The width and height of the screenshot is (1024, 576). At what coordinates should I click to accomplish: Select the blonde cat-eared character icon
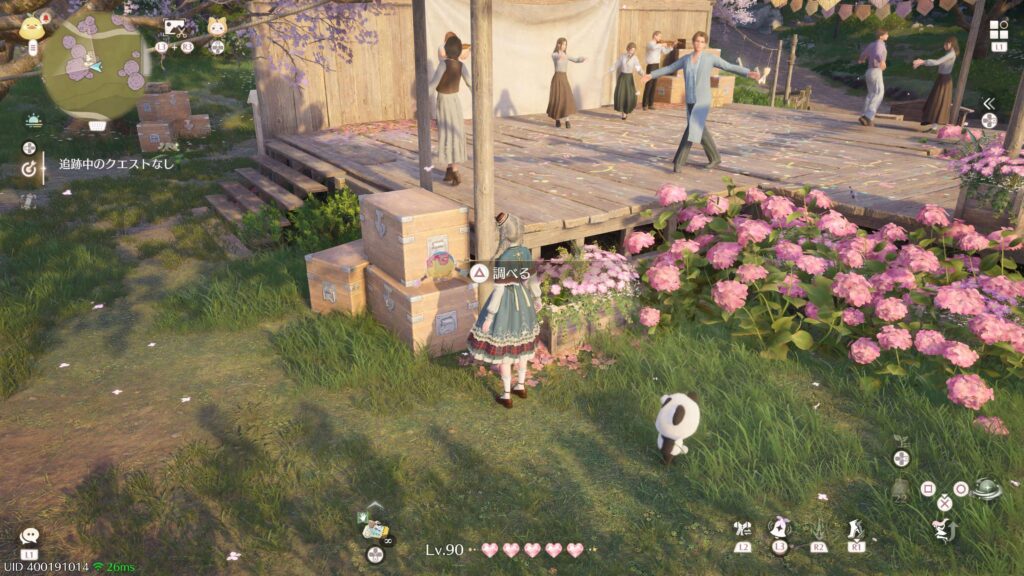216,27
